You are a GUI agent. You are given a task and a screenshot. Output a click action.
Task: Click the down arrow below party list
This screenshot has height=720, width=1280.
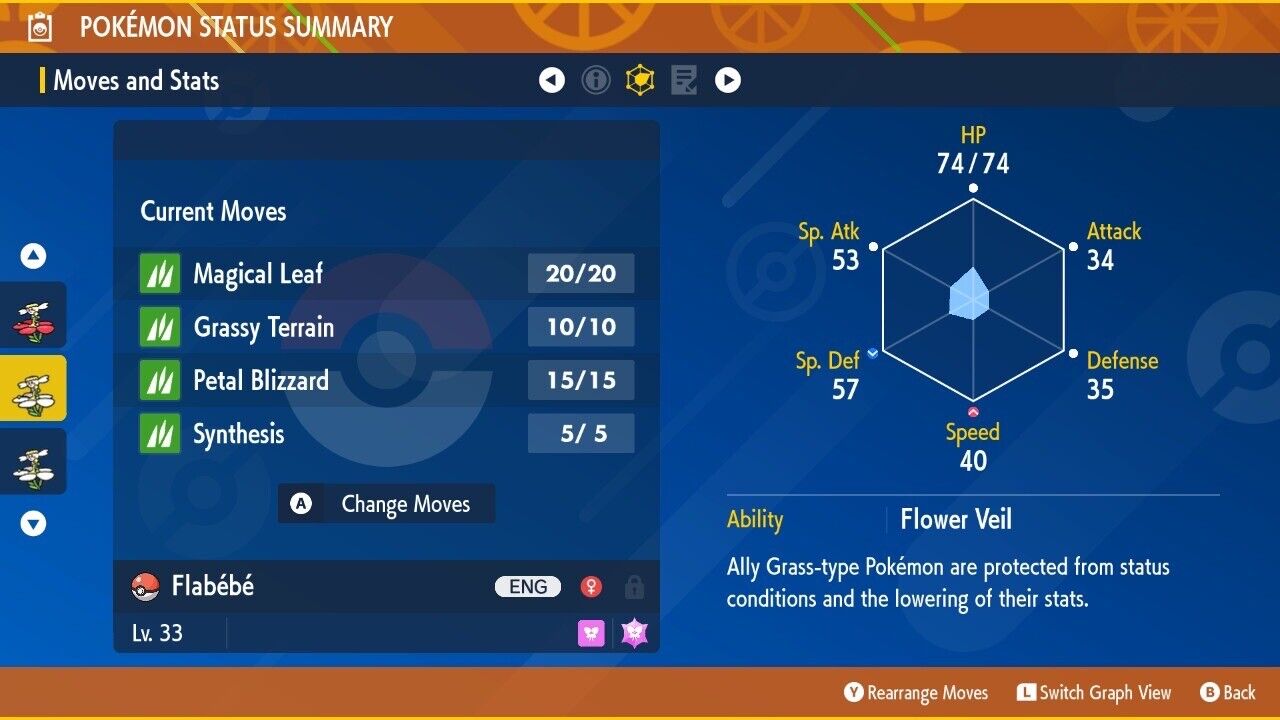(x=34, y=523)
